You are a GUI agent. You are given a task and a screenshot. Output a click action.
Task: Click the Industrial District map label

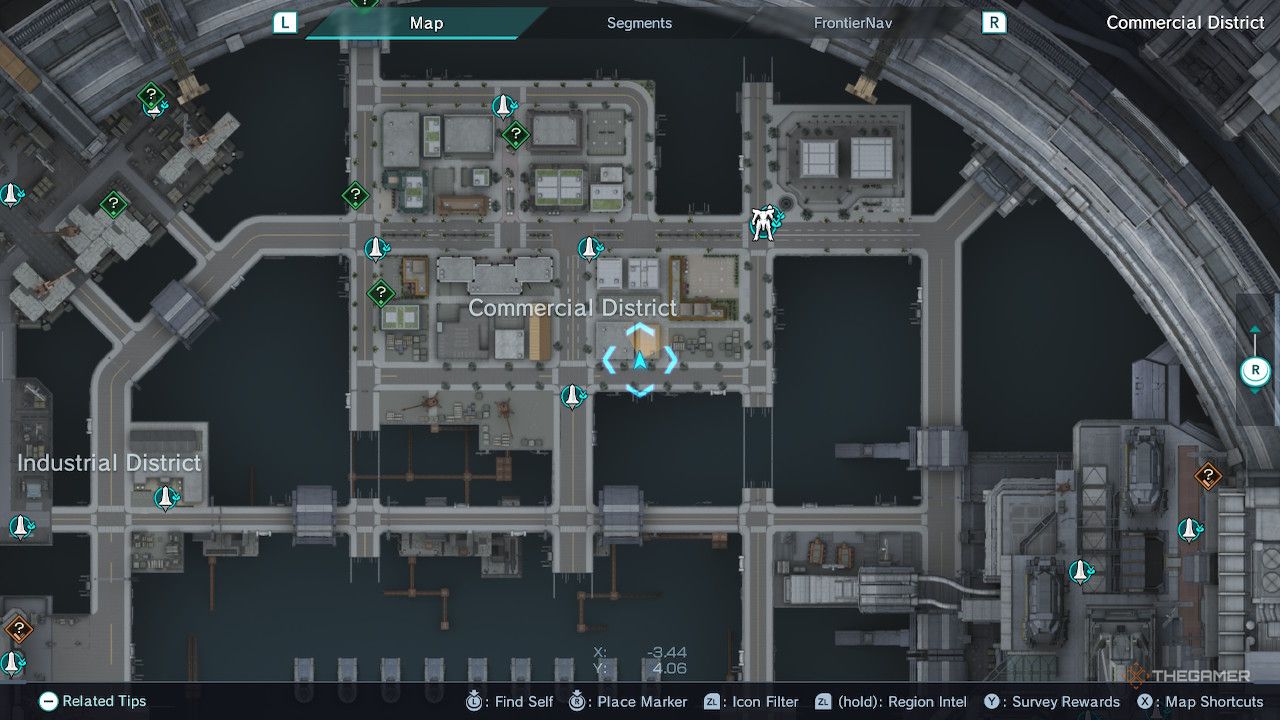click(x=109, y=463)
